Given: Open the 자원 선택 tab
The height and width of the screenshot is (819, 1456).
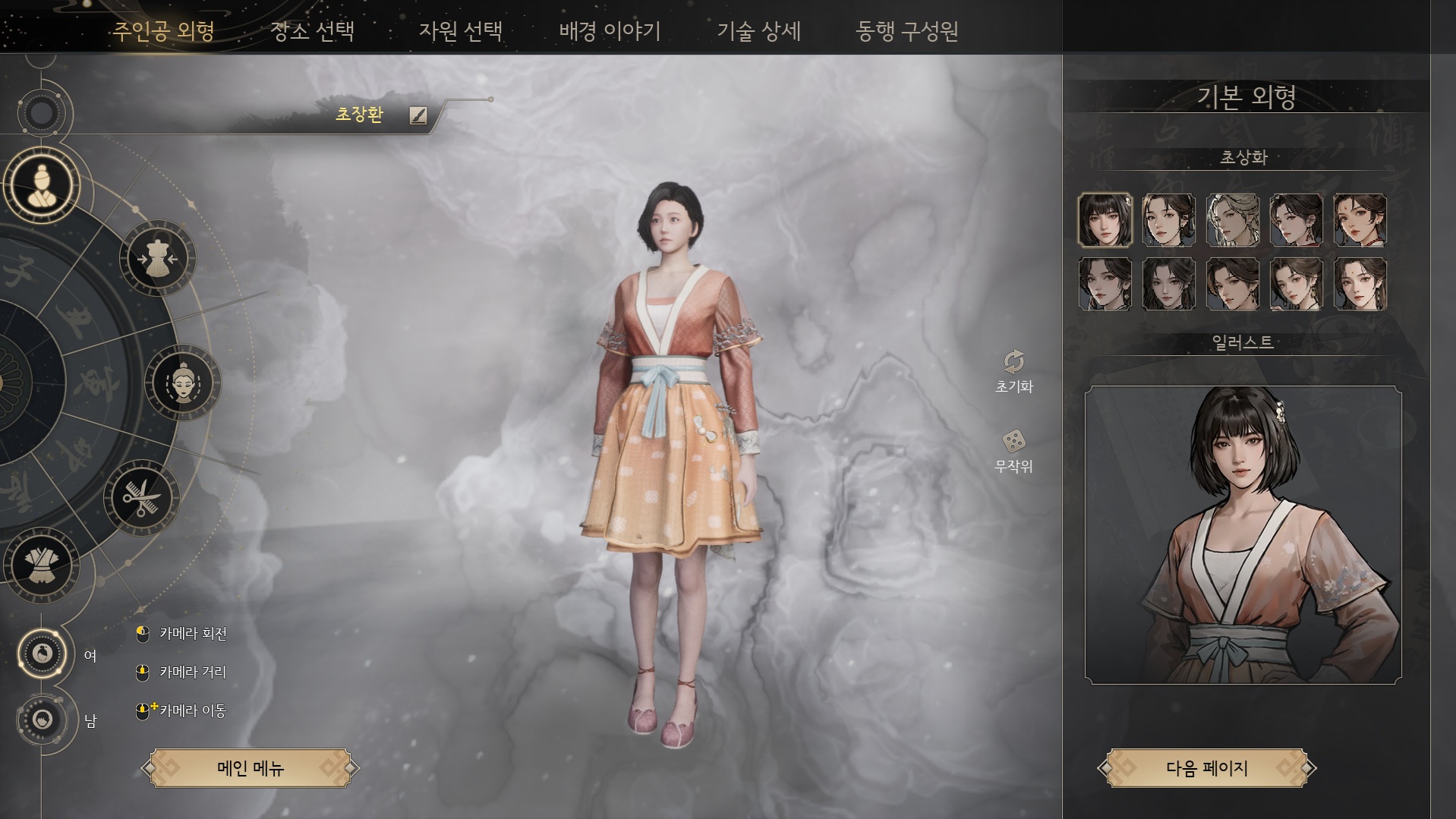Looking at the screenshot, I should pyautogui.click(x=461, y=31).
